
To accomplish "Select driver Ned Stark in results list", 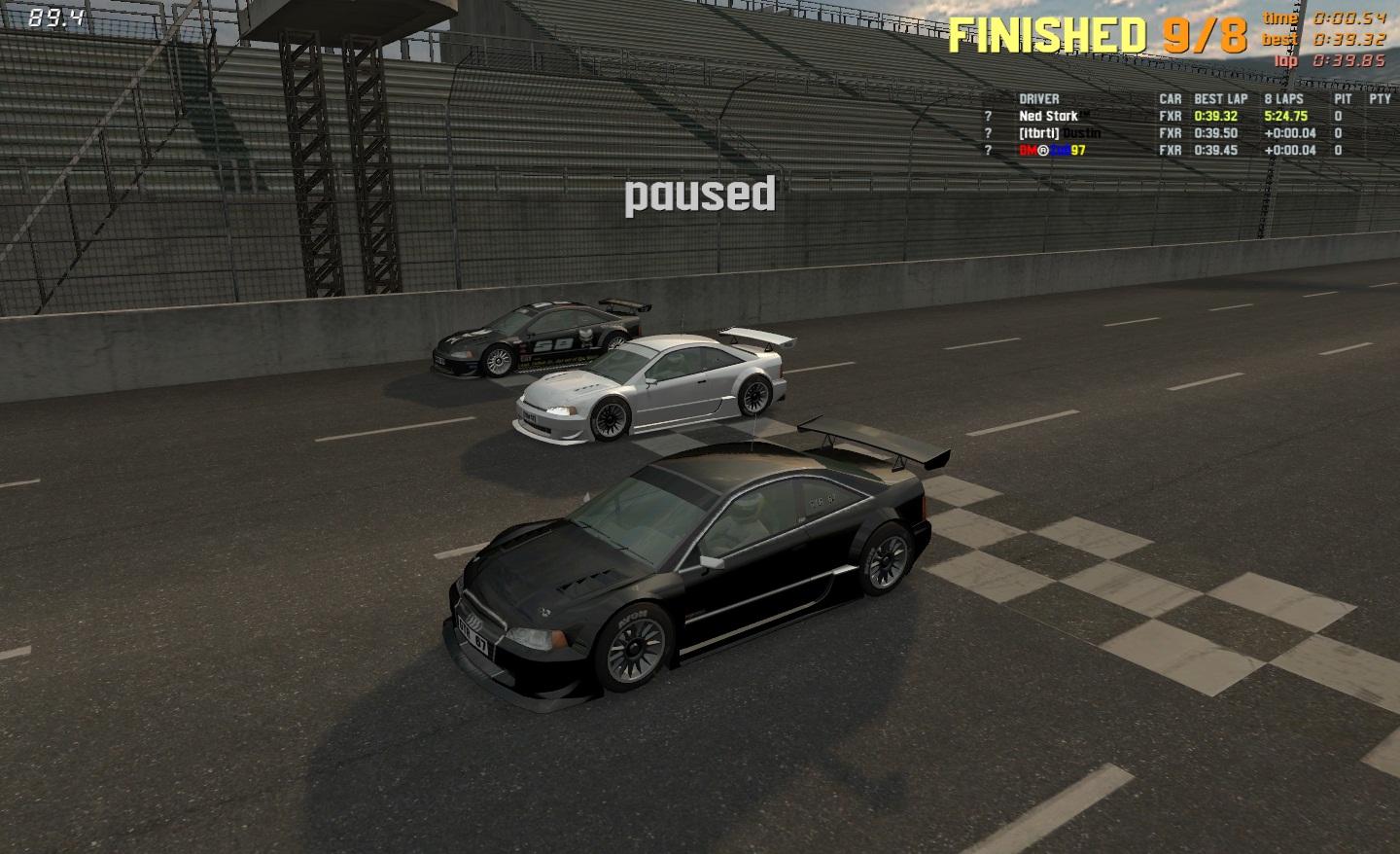I will pyautogui.click(x=1048, y=116).
